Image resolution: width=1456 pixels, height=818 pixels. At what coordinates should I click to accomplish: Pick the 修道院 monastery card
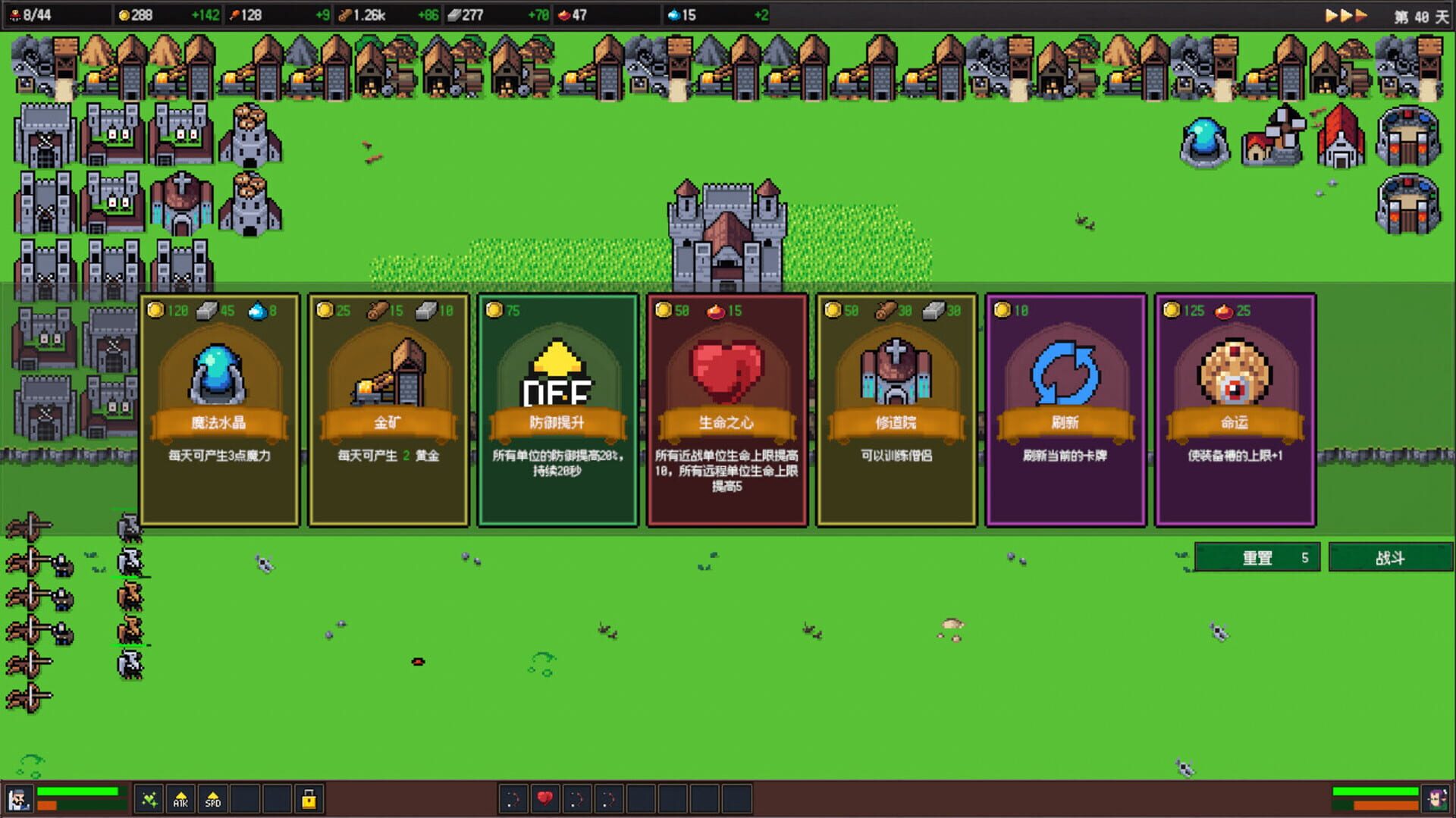897,409
